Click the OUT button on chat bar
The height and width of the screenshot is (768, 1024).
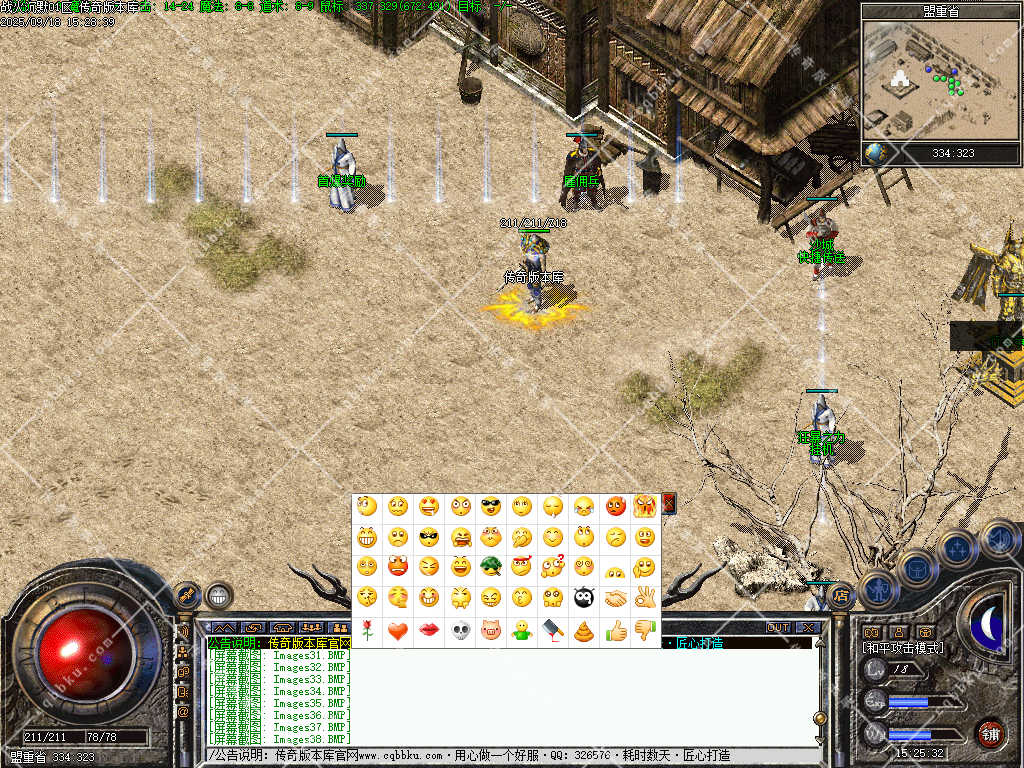[778, 627]
